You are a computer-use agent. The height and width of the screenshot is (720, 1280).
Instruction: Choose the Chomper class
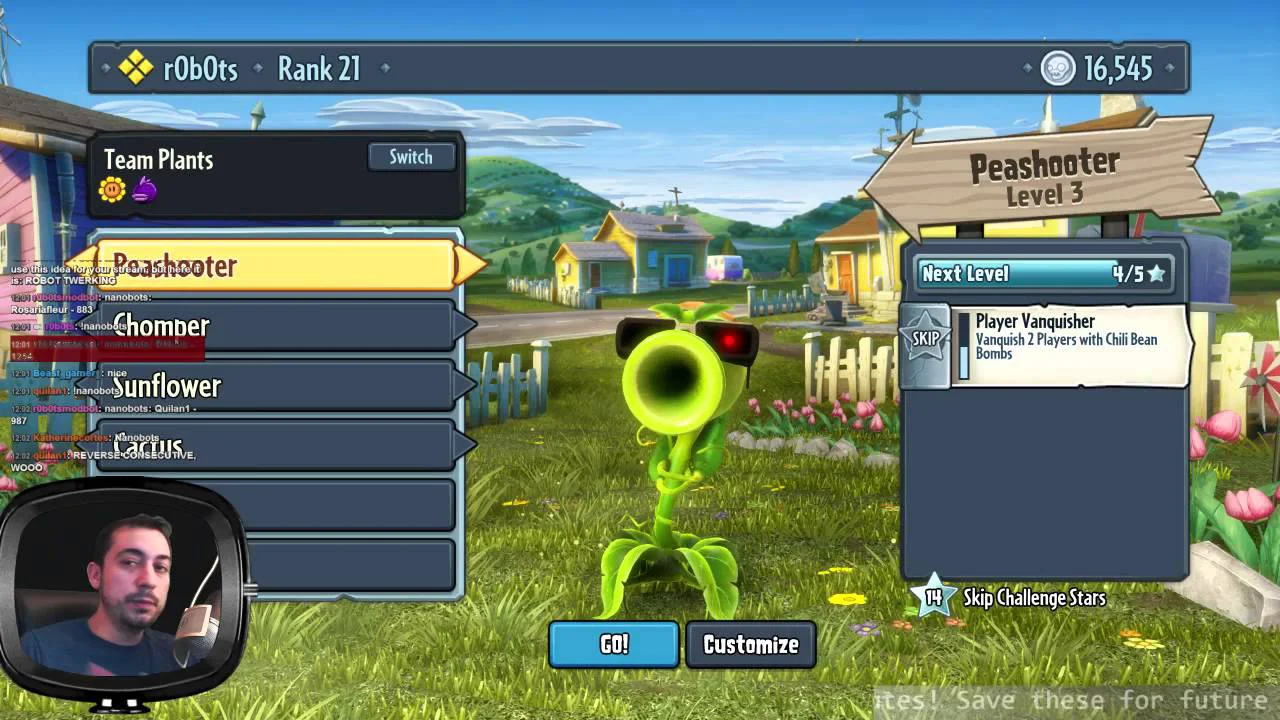[x=275, y=326]
